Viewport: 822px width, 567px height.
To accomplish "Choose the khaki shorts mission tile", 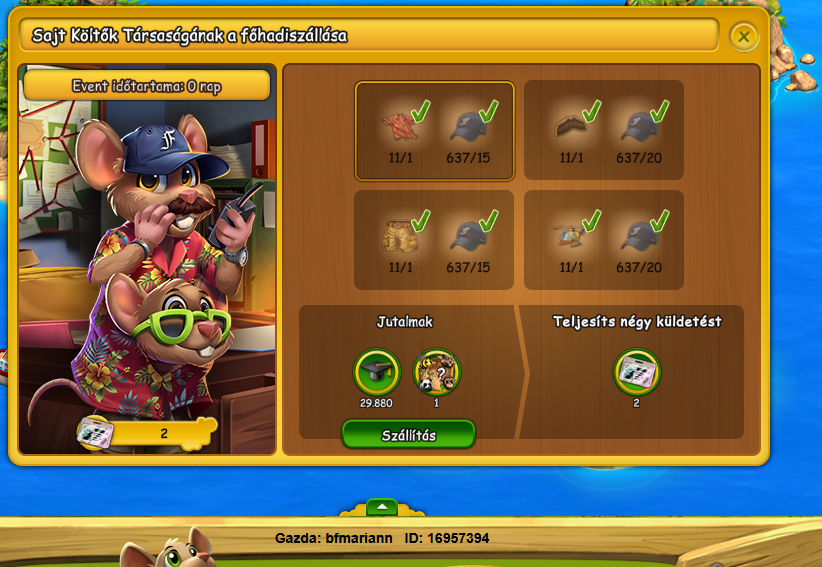I will tap(435, 240).
